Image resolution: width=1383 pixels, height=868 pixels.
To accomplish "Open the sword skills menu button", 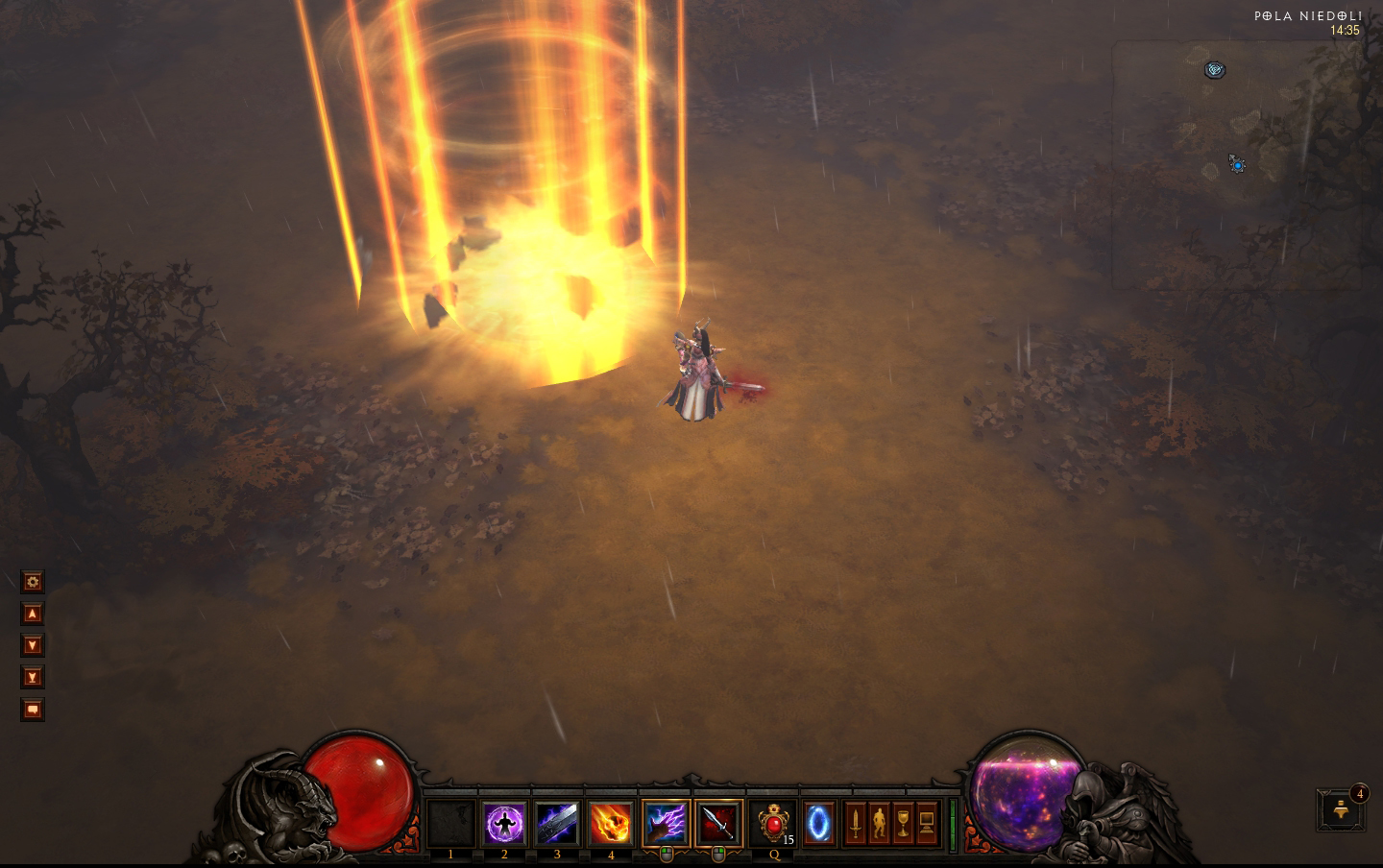I will pyautogui.click(x=855, y=824).
